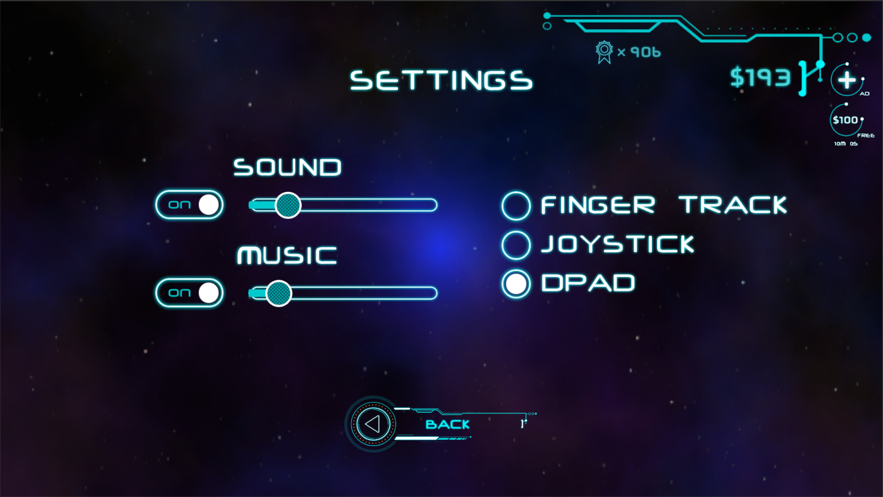This screenshot has width=883, height=497.
Task: Click the Music volume slider knob
Action: point(278,293)
